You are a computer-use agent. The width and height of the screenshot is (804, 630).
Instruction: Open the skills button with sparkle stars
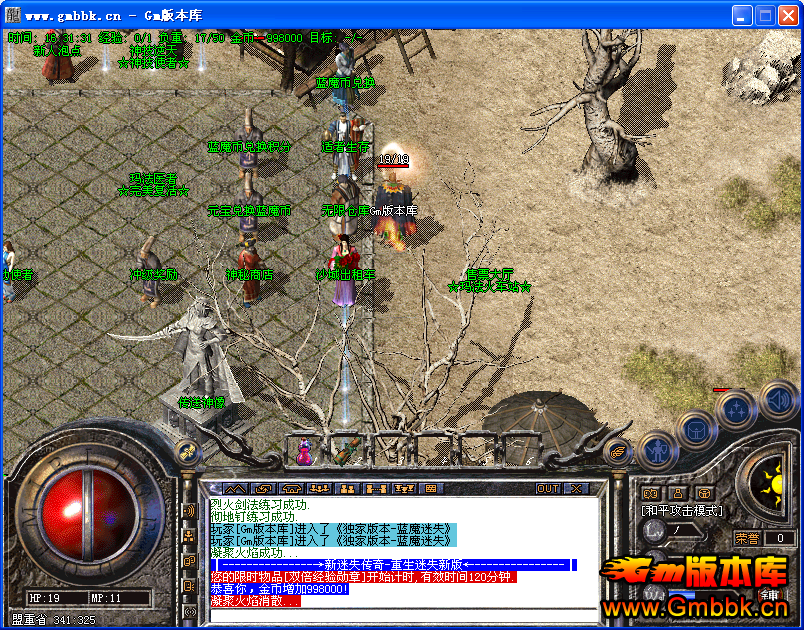(x=736, y=408)
